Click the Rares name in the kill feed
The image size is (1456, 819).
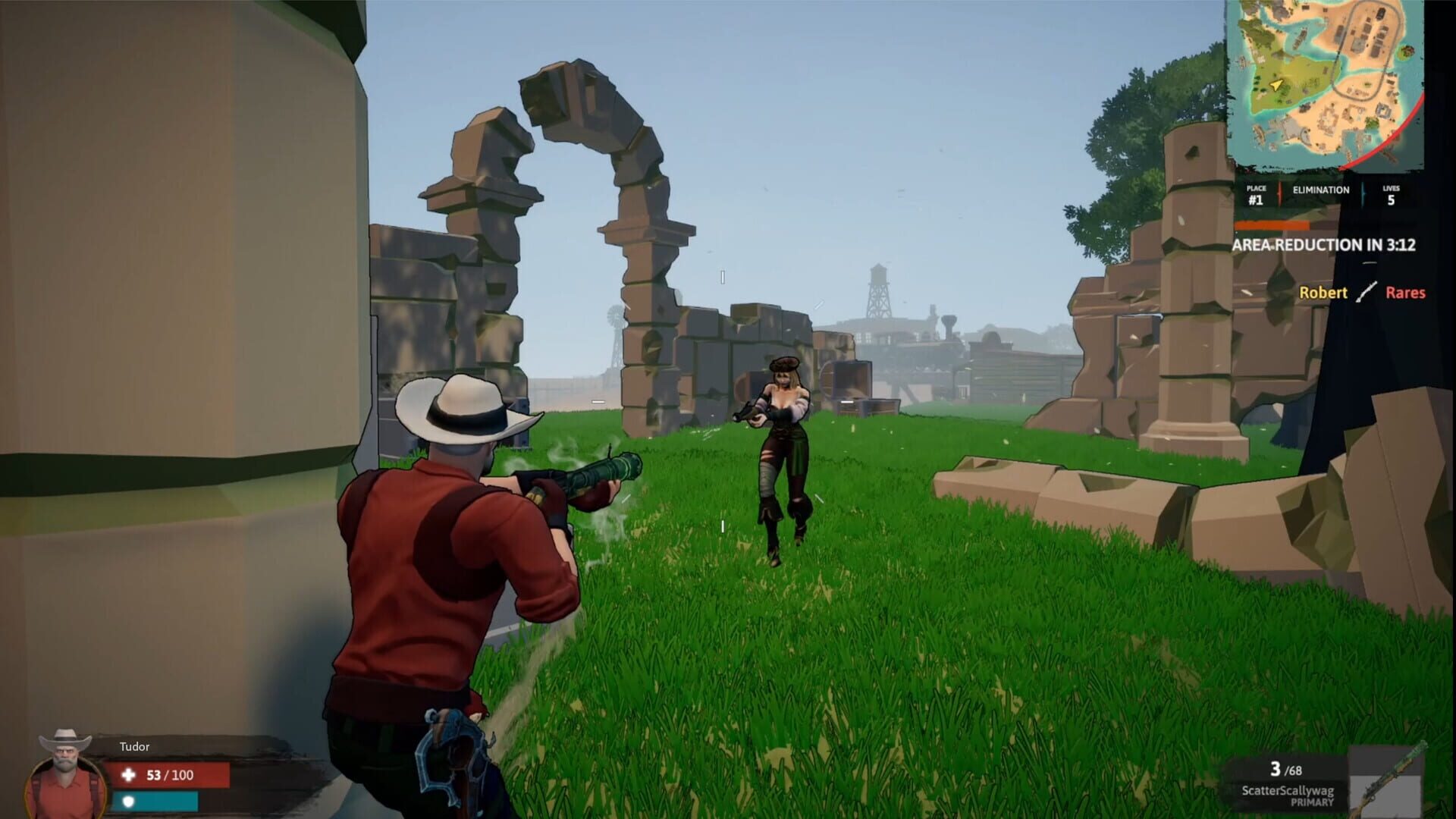pos(1407,293)
